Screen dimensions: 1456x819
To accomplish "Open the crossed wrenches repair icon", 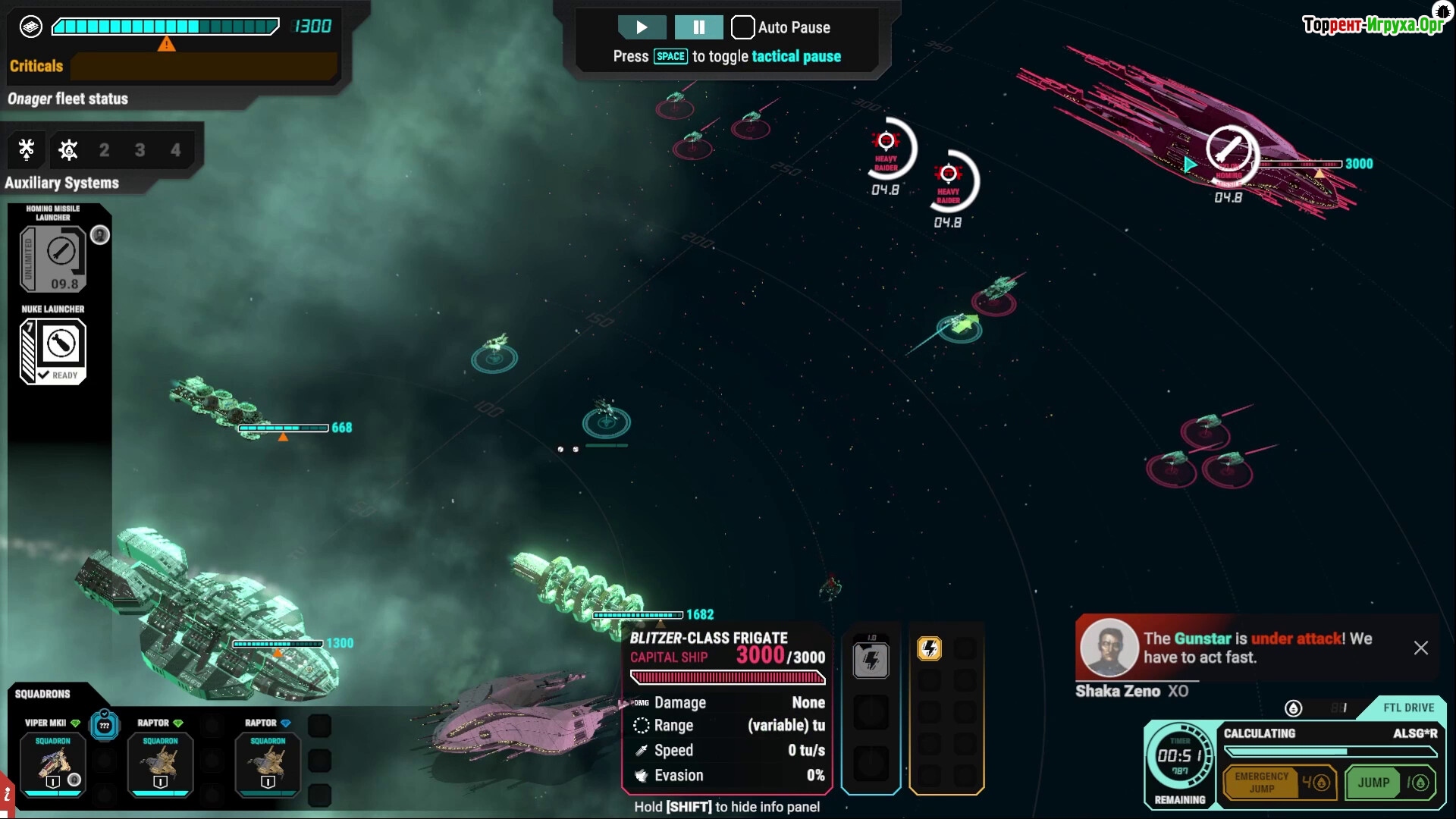I will point(27,149).
